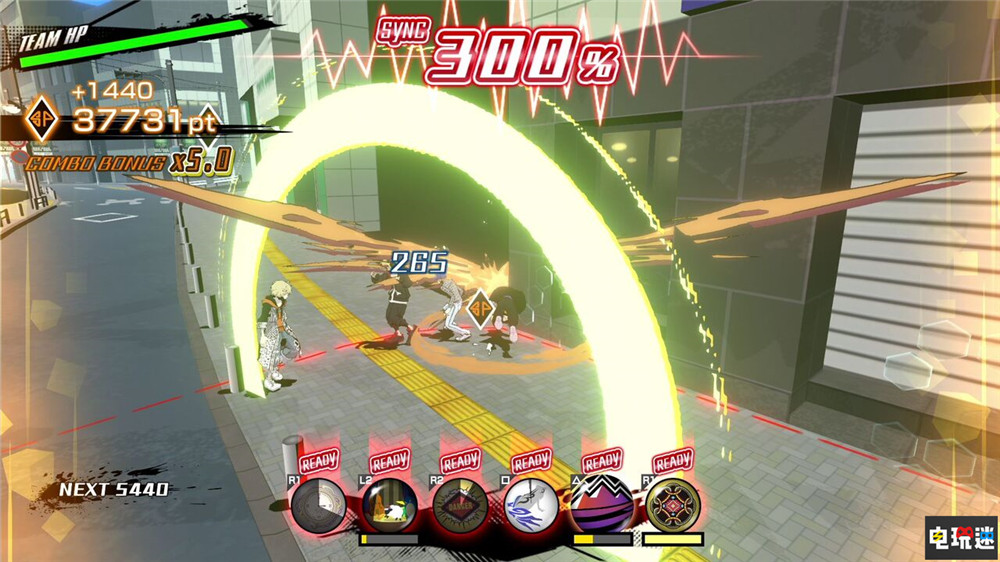Use the gold ornate knot pin

(x=672, y=505)
